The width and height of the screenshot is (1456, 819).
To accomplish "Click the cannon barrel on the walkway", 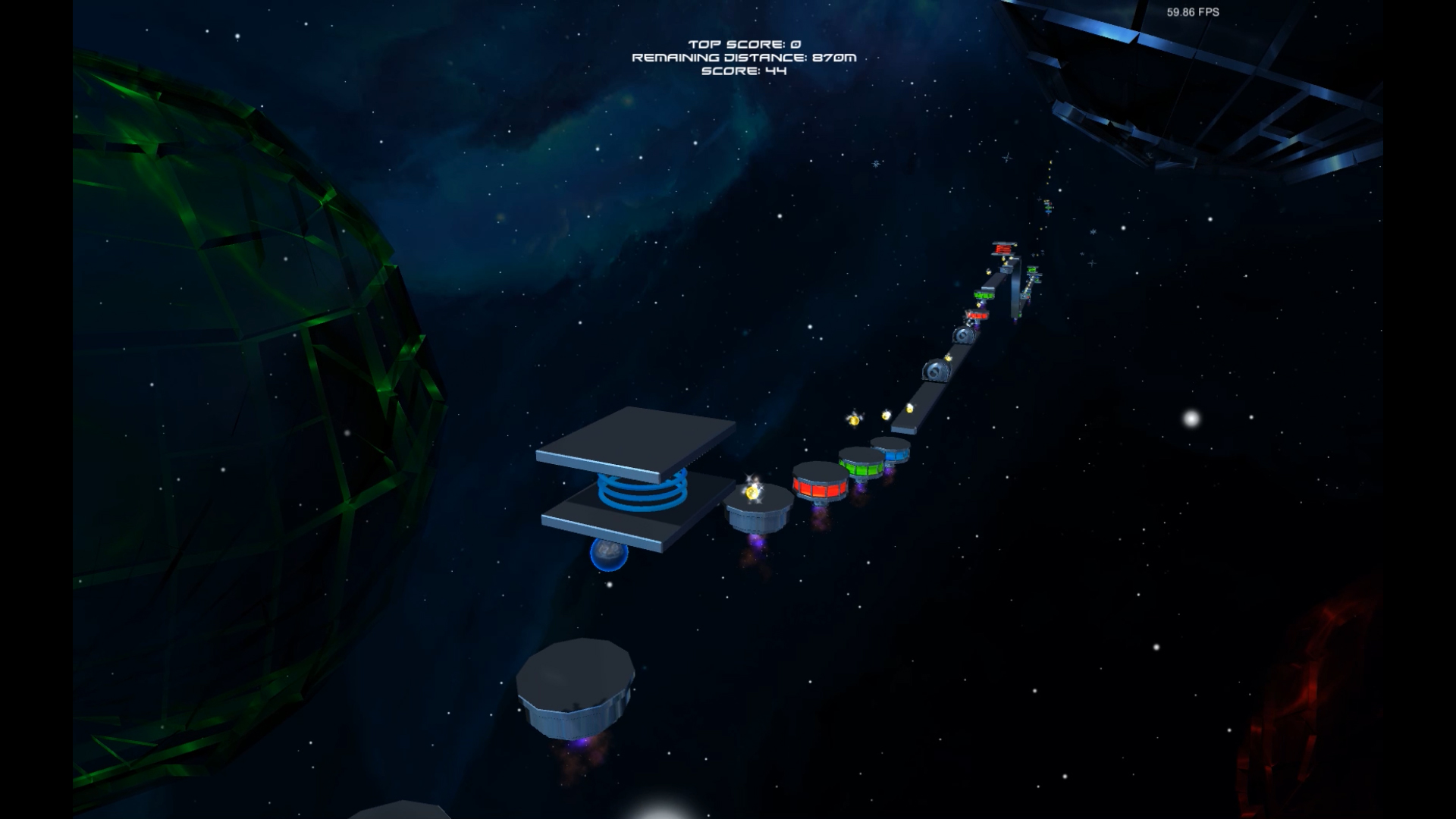I will pyautogui.click(x=937, y=372).
